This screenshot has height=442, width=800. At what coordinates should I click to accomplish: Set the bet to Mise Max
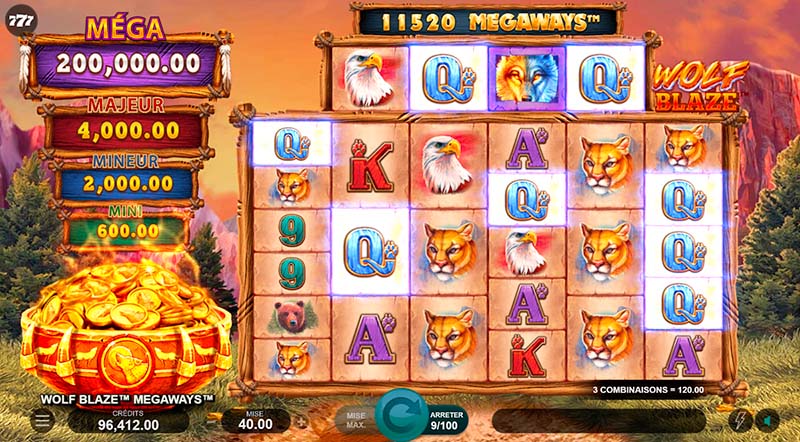click(355, 420)
